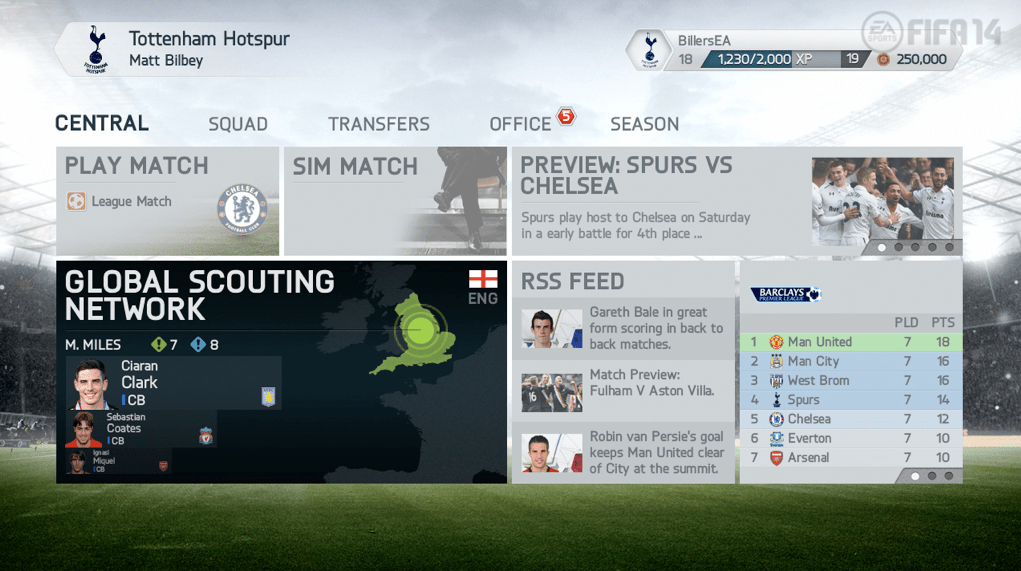Open the Play Match tile
1021x571 pixels.
(x=167, y=201)
